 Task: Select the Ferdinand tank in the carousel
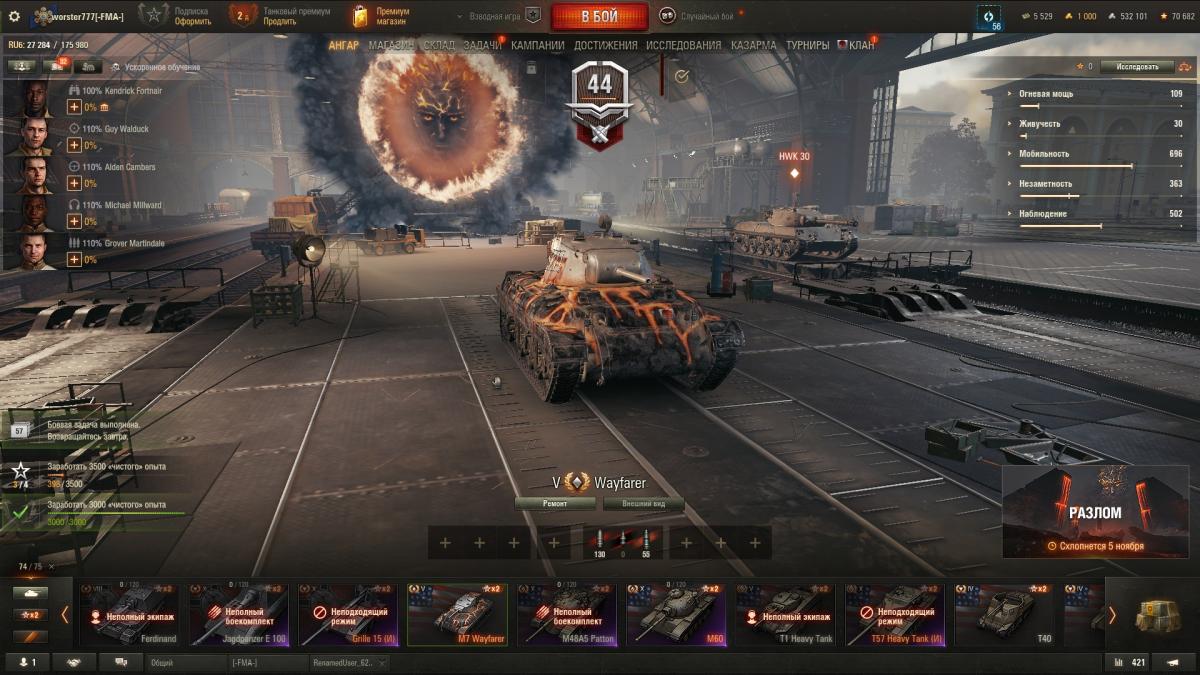(x=128, y=614)
